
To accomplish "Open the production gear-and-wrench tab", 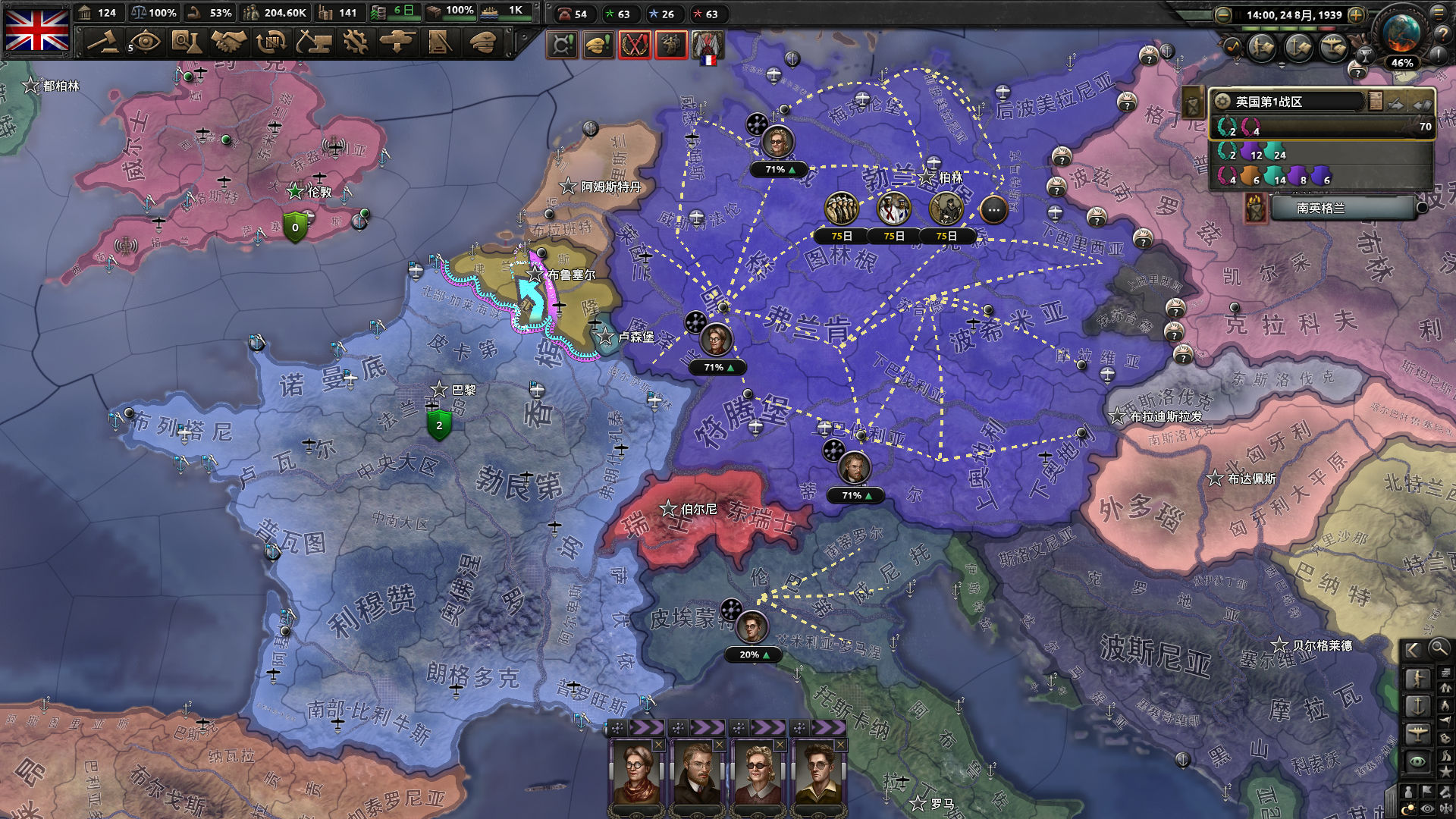I will (x=355, y=42).
